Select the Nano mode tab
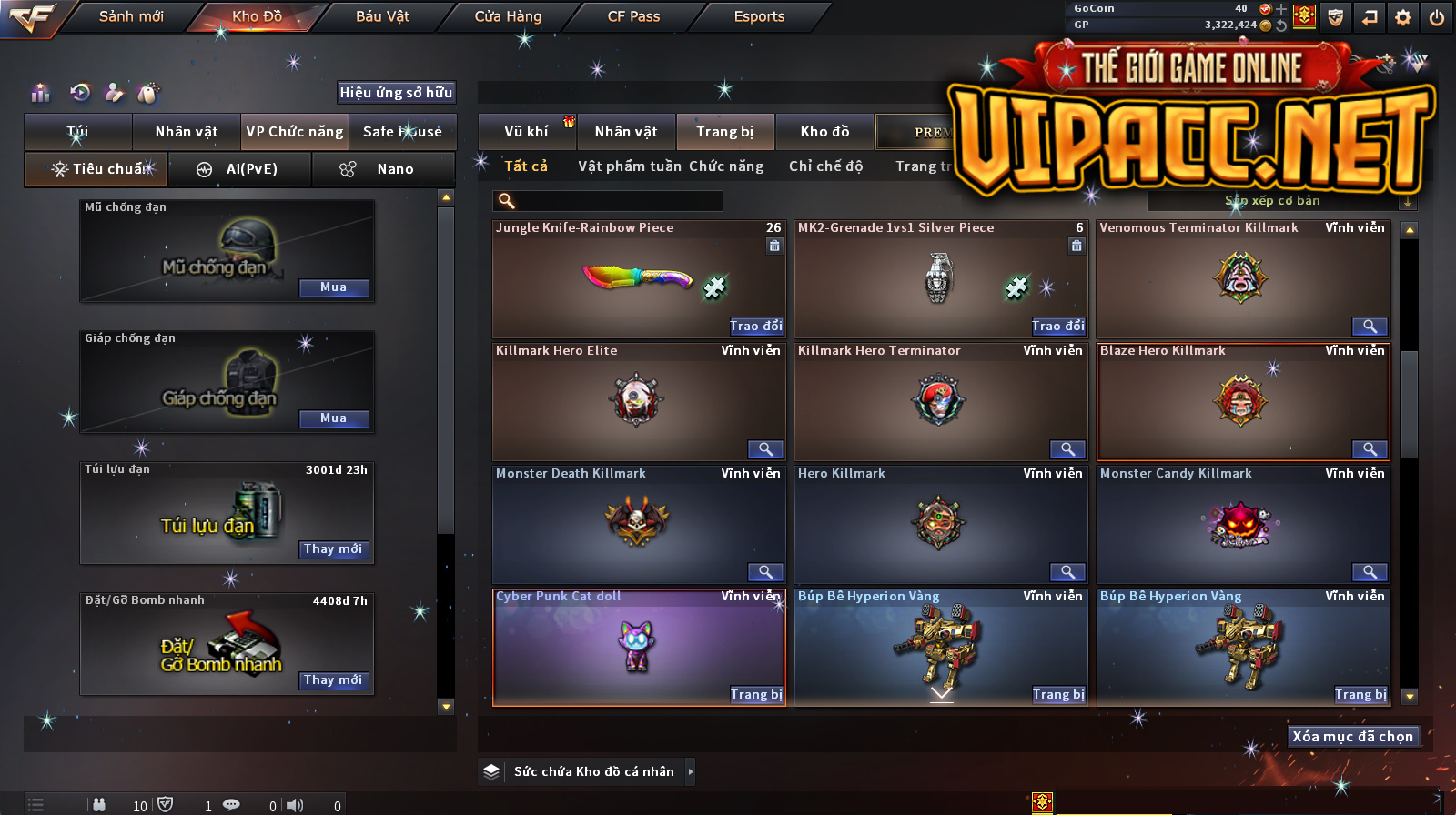 (382, 169)
